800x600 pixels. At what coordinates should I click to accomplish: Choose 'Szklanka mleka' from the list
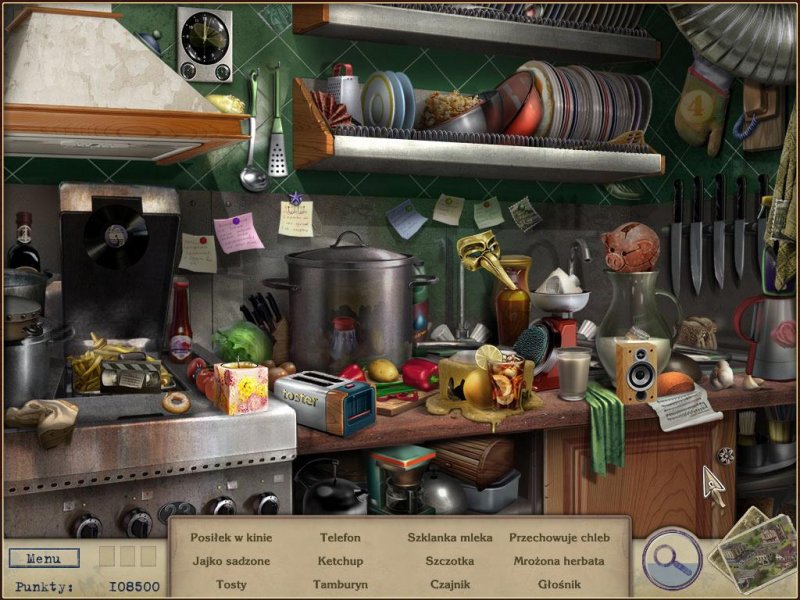tap(449, 538)
